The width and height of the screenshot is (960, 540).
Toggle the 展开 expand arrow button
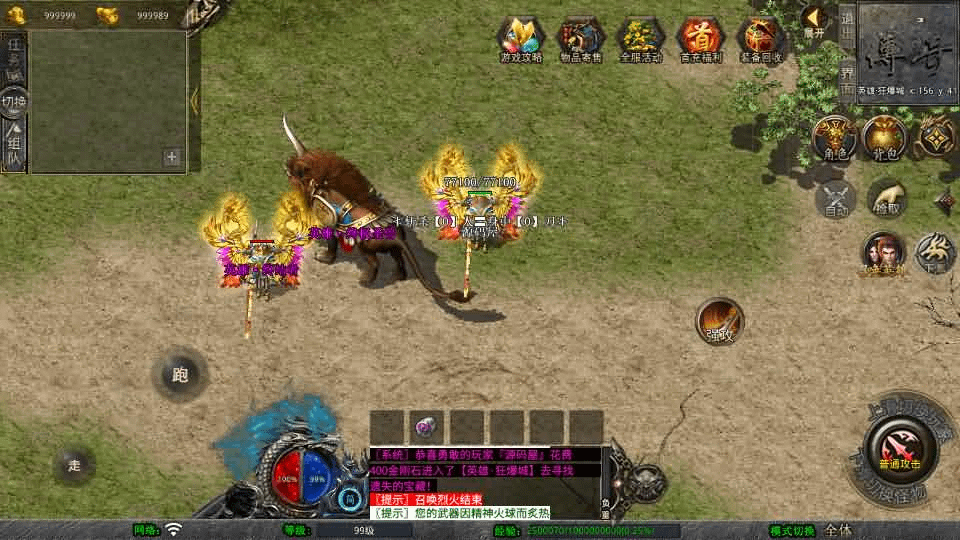(813, 20)
